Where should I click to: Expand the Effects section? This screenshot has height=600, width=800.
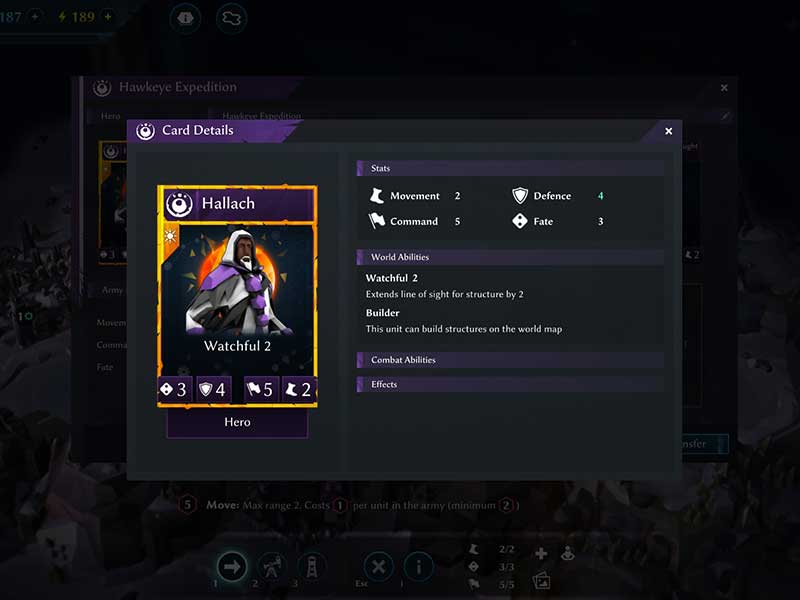(x=510, y=384)
